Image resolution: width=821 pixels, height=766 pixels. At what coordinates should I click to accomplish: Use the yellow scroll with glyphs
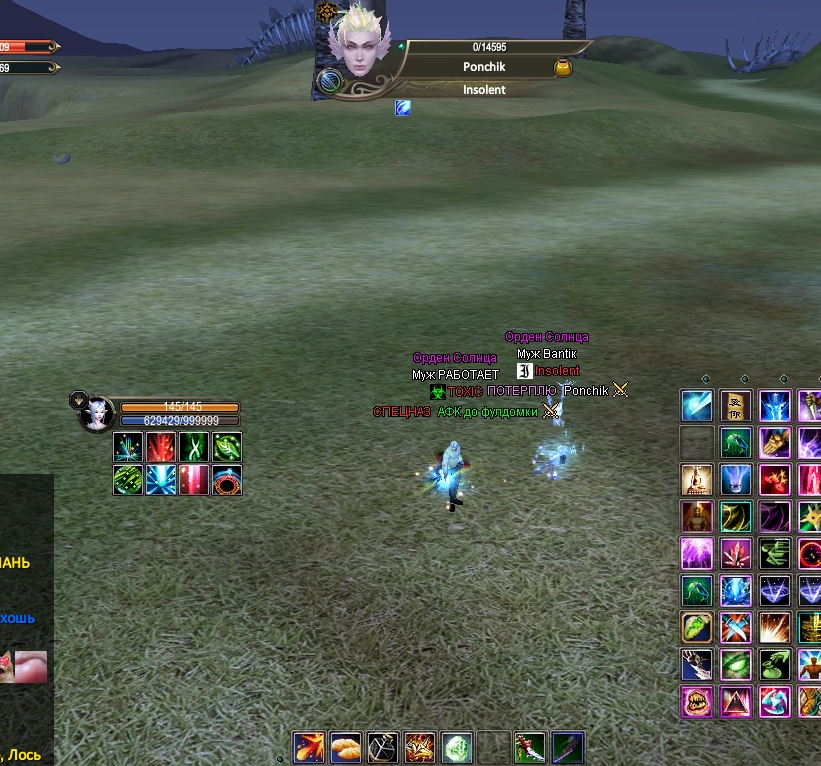(x=736, y=406)
